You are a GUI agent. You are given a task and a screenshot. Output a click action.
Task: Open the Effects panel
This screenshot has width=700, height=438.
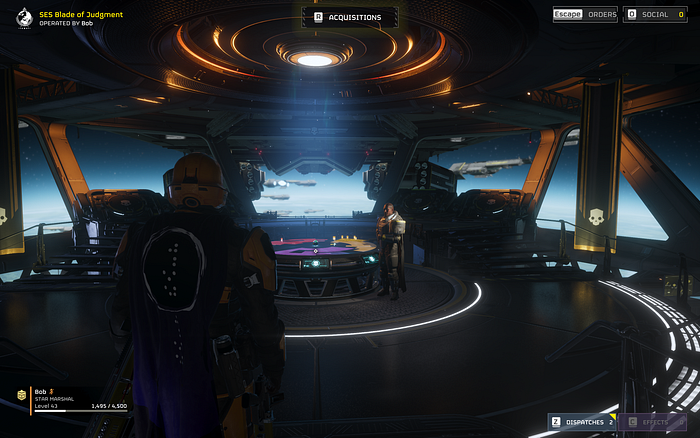656,422
